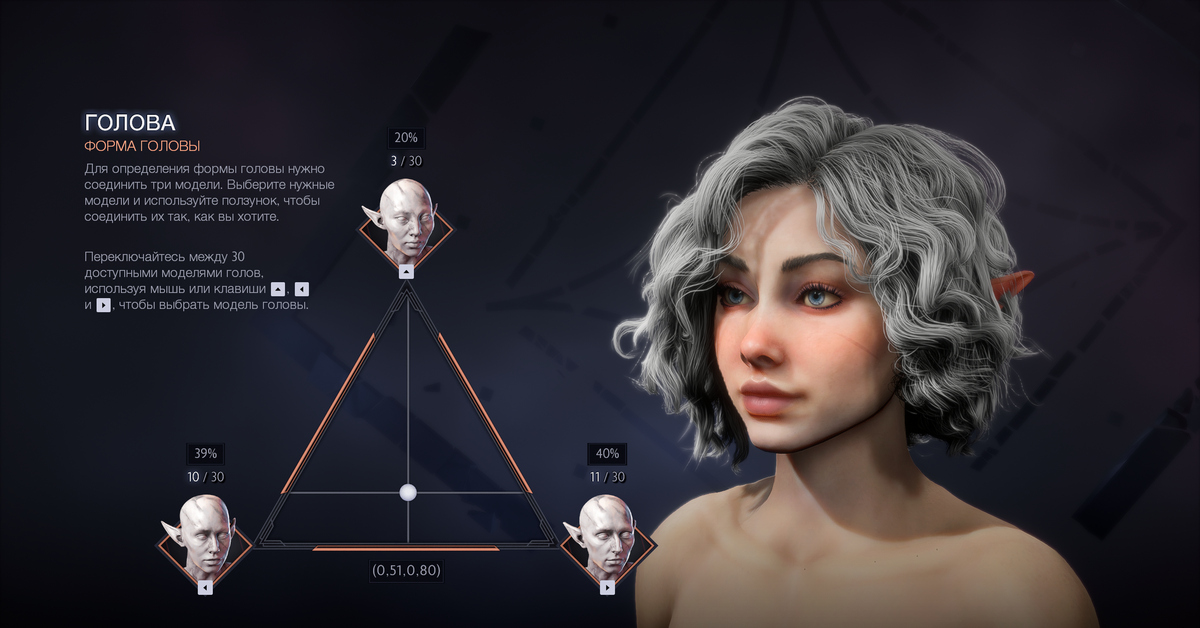Click the left arrow under the bottom-left head
The image size is (1200, 628).
[x=205, y=588]
